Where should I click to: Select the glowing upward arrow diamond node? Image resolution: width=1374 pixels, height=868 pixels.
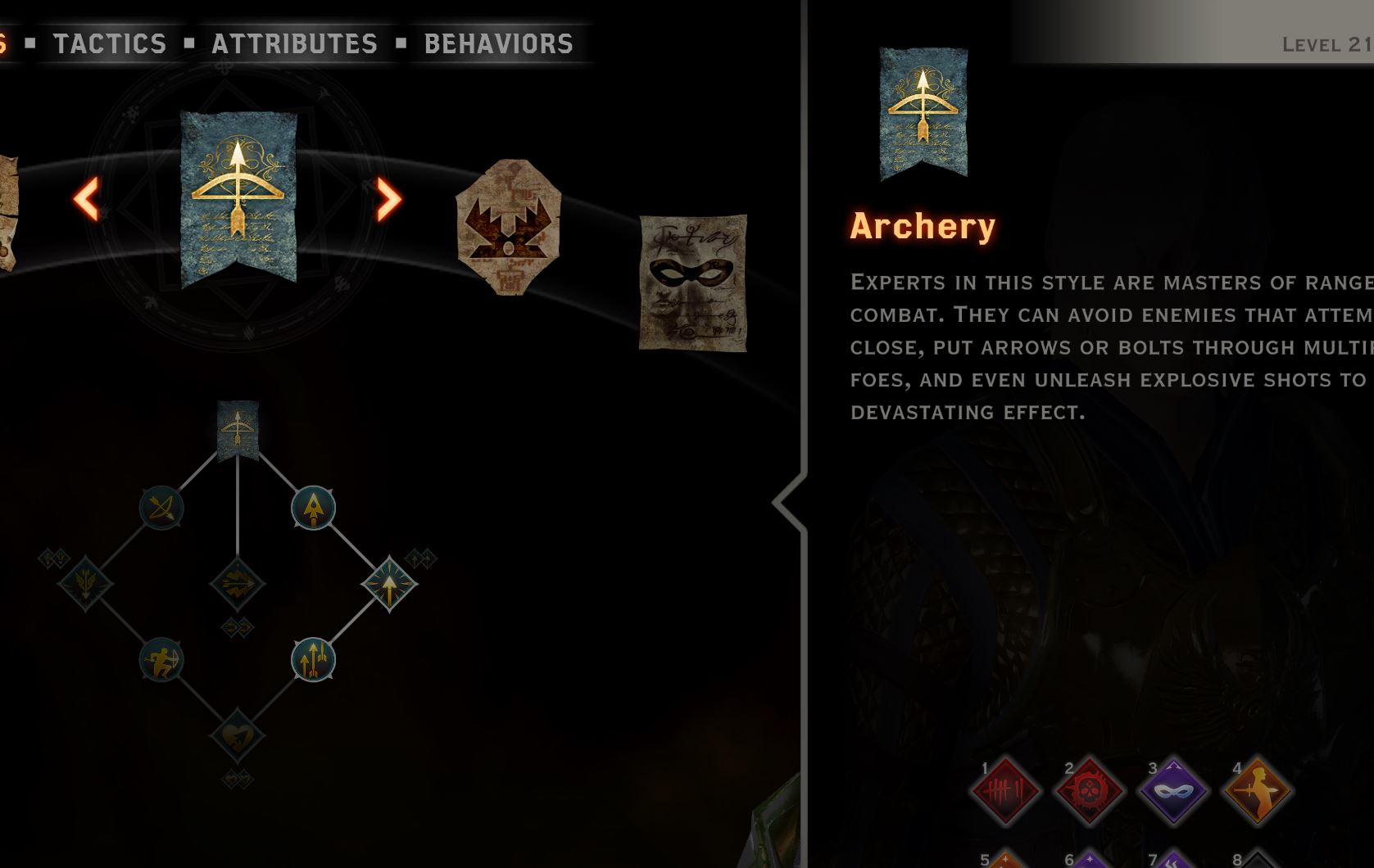tap(389, 584)
